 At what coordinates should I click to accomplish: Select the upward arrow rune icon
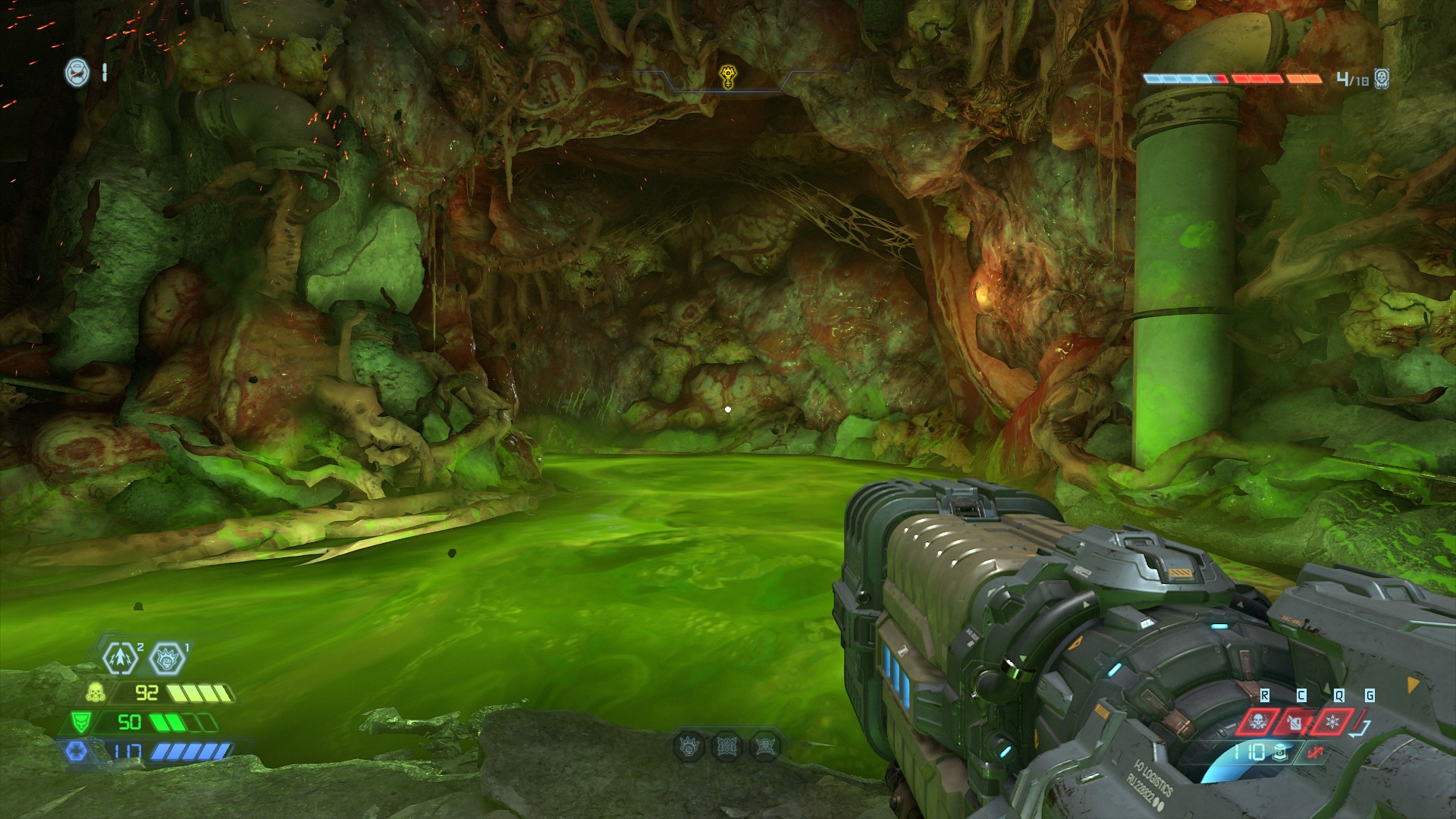point(120,660)
